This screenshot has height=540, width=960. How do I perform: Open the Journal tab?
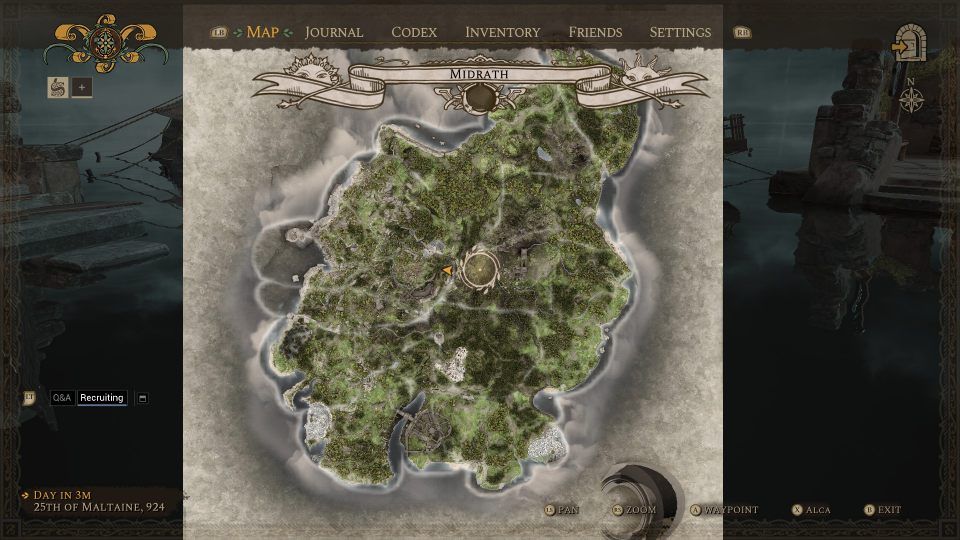click(334, 32)
